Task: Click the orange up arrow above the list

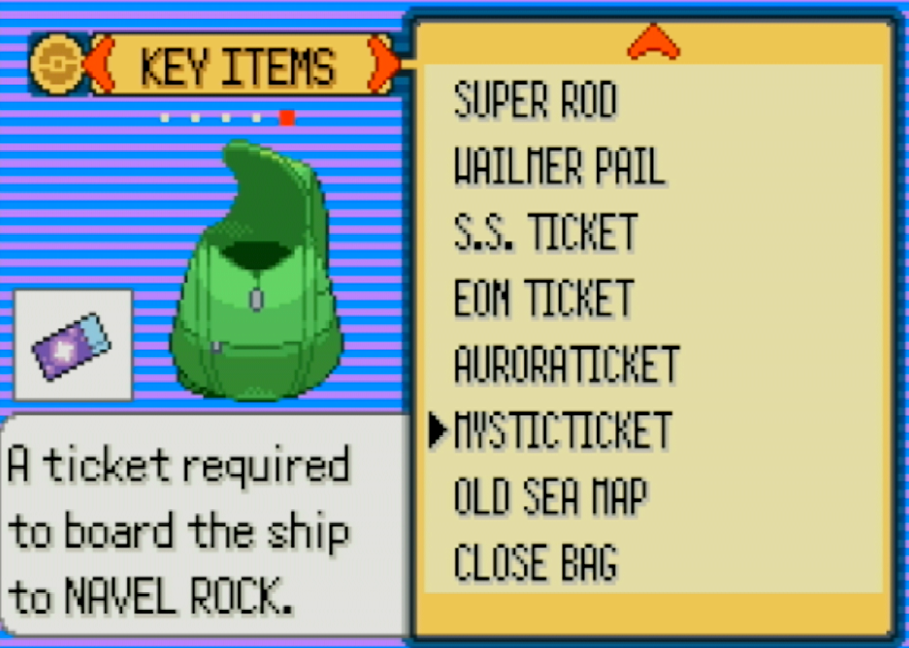Action: (653, 42)
